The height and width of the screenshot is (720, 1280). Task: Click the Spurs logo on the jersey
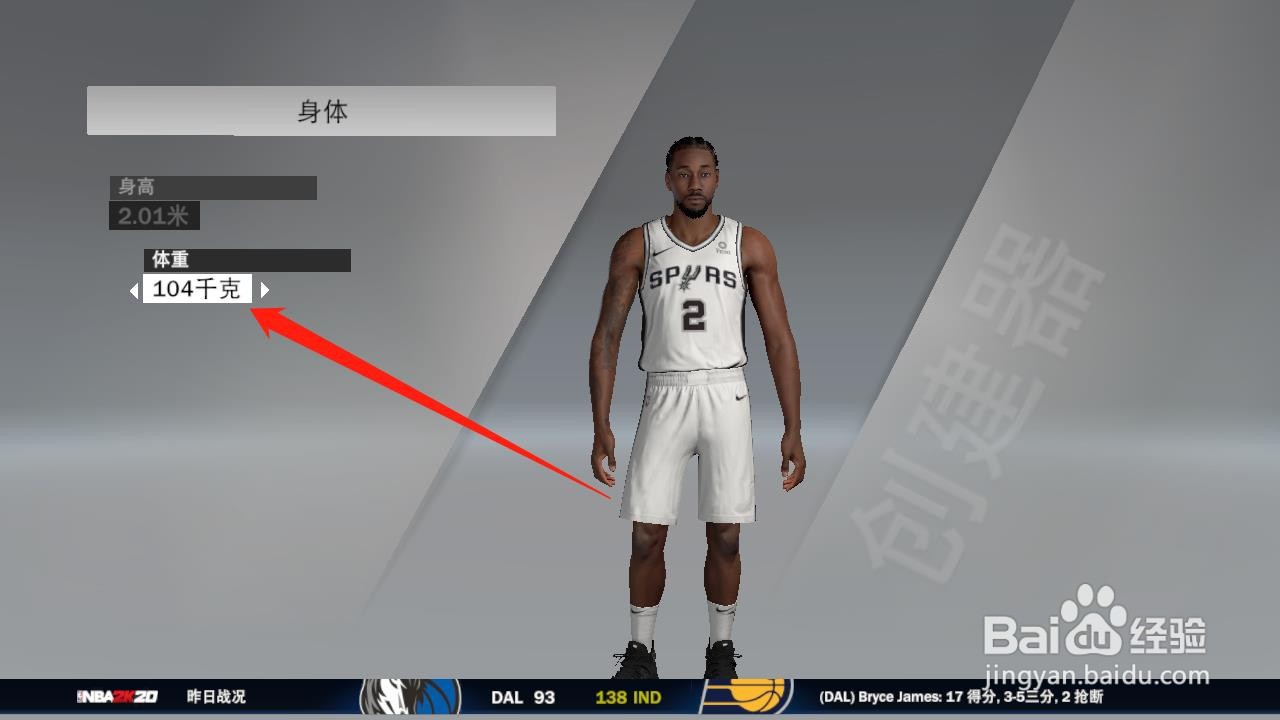[x=688, y=279]
